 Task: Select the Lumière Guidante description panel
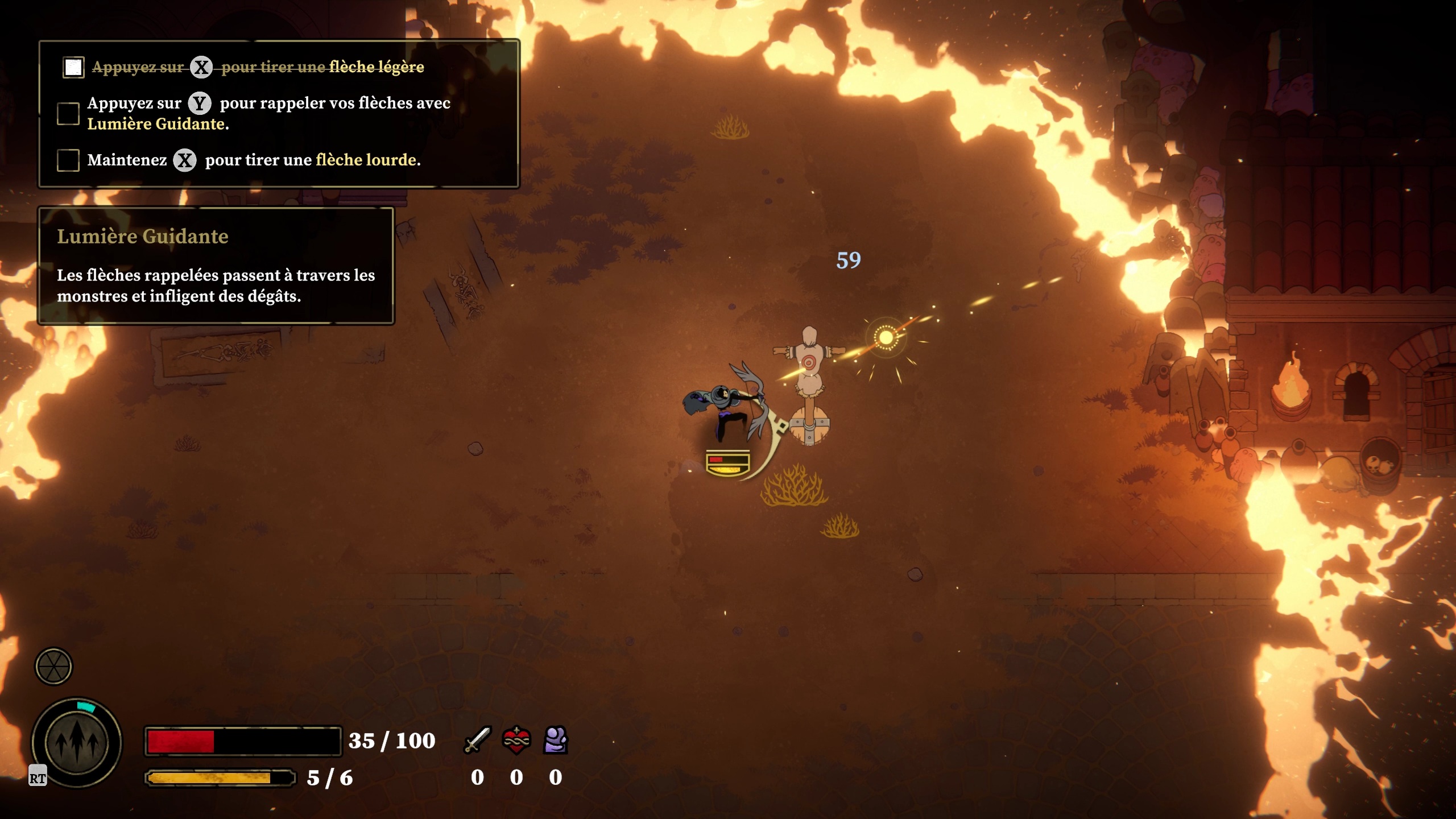point(216,266)
